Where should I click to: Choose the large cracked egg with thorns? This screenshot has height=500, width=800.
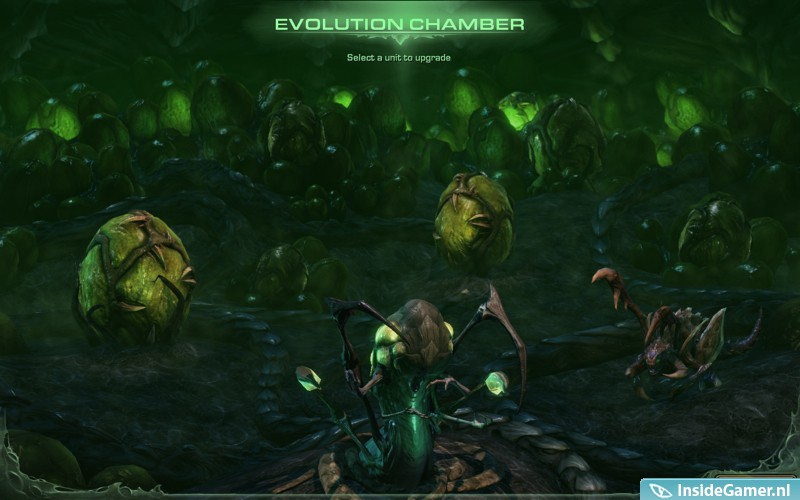(x=133, y=276)
